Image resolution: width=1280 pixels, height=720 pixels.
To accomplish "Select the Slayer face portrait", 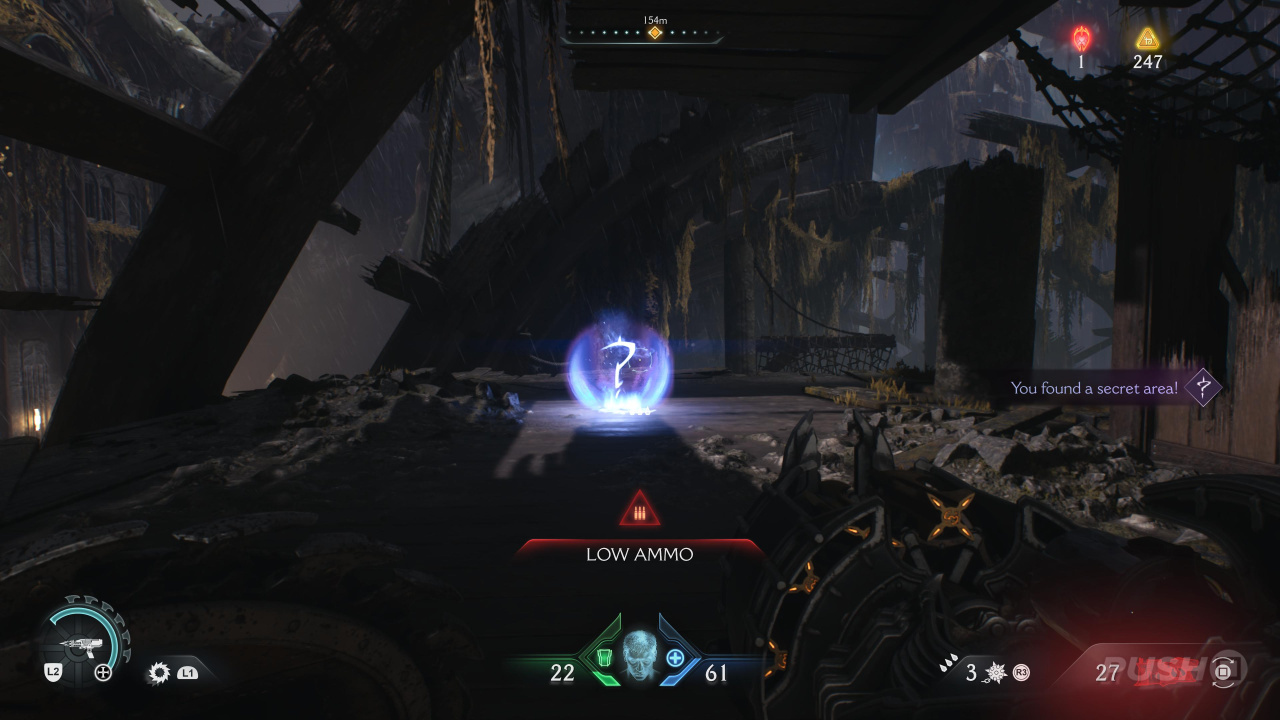I will (x=640, y=655).
